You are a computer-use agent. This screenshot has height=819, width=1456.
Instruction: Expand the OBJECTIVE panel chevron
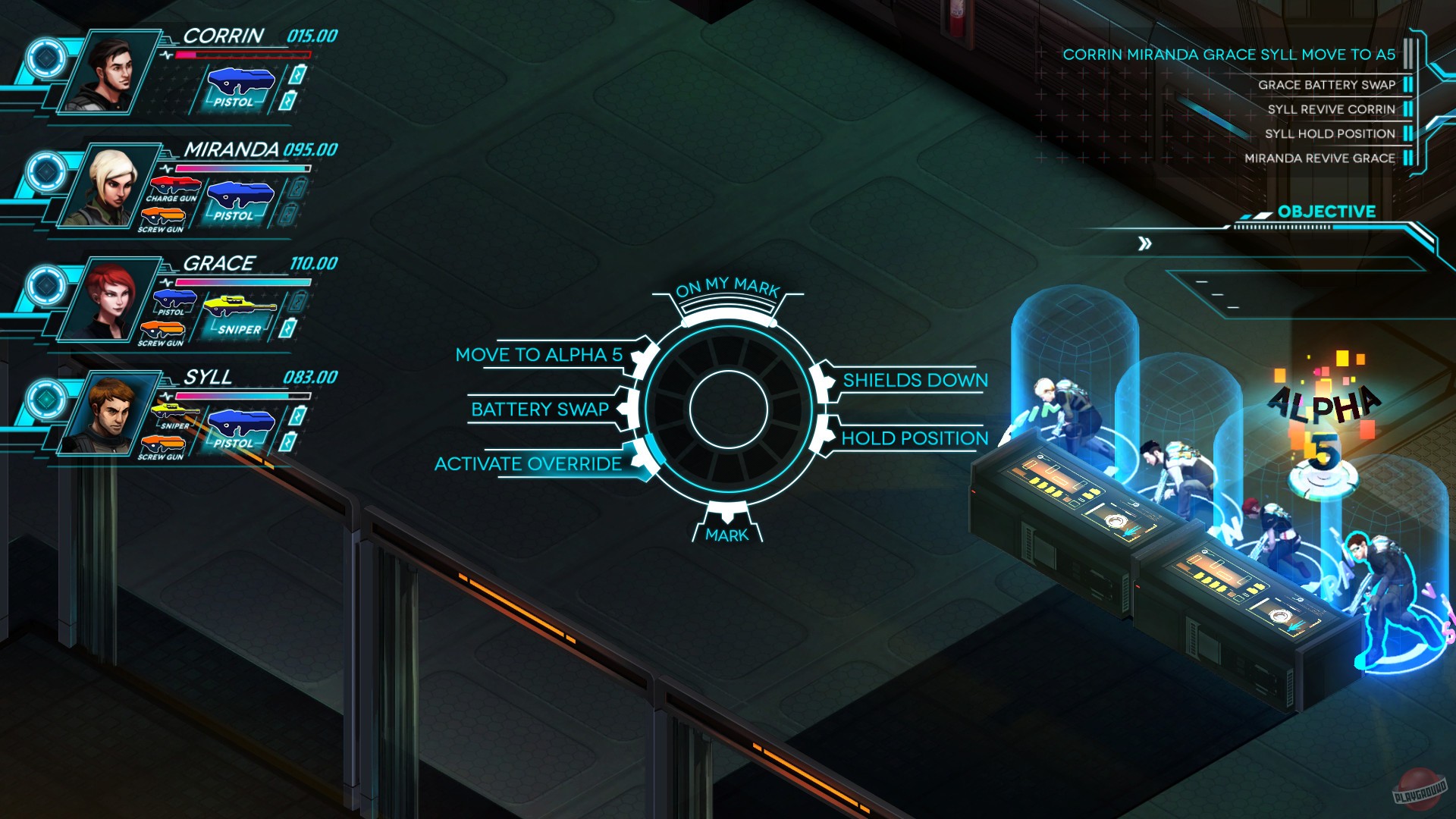[1146, 244]
